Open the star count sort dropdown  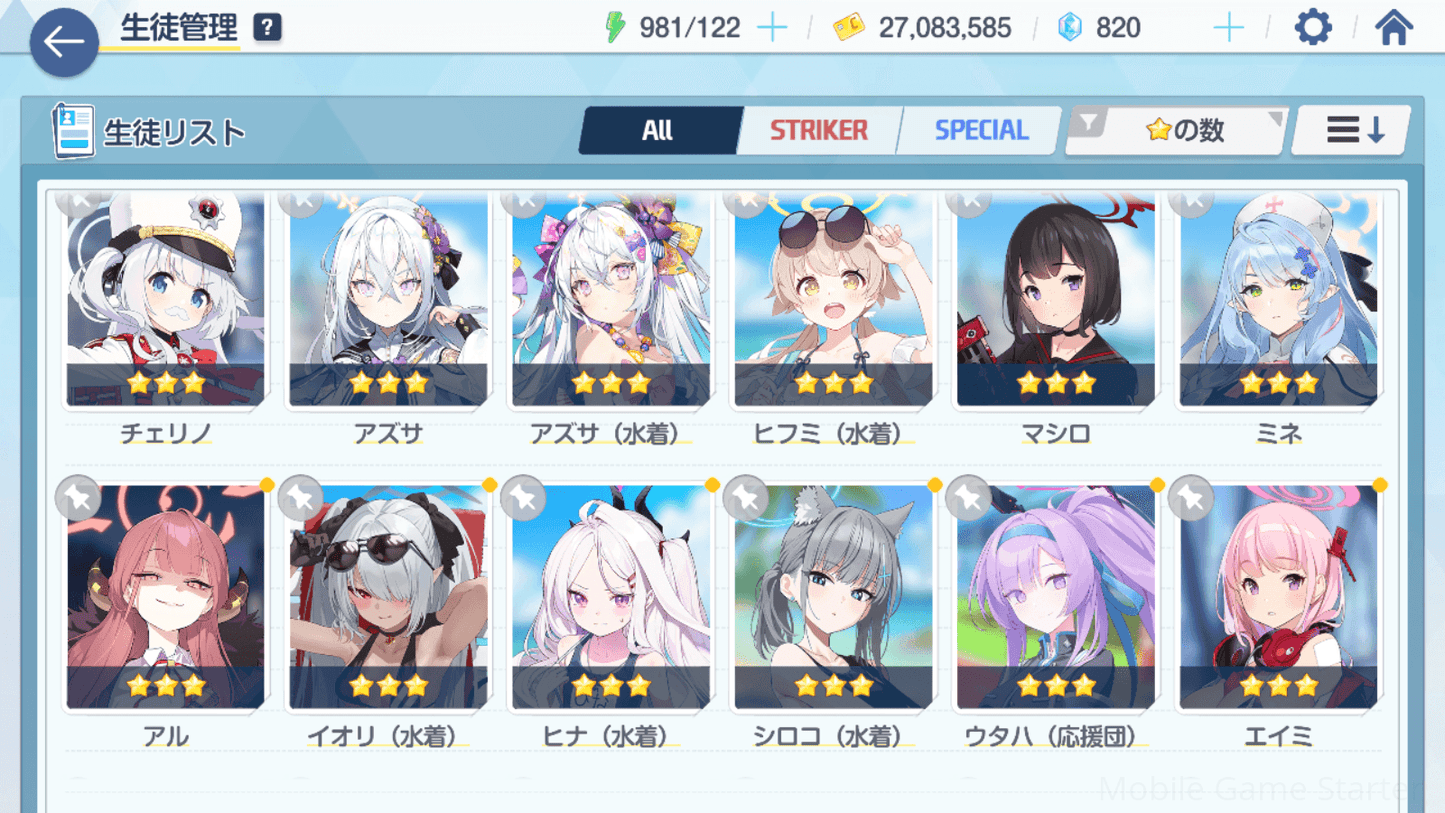point(1176,131)
